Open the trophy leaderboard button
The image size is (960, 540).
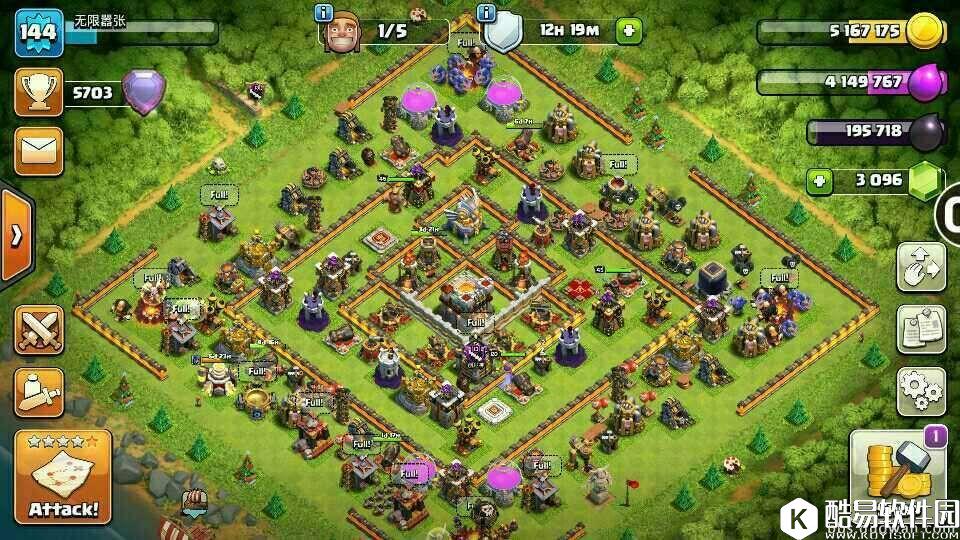tap(39, 93)
